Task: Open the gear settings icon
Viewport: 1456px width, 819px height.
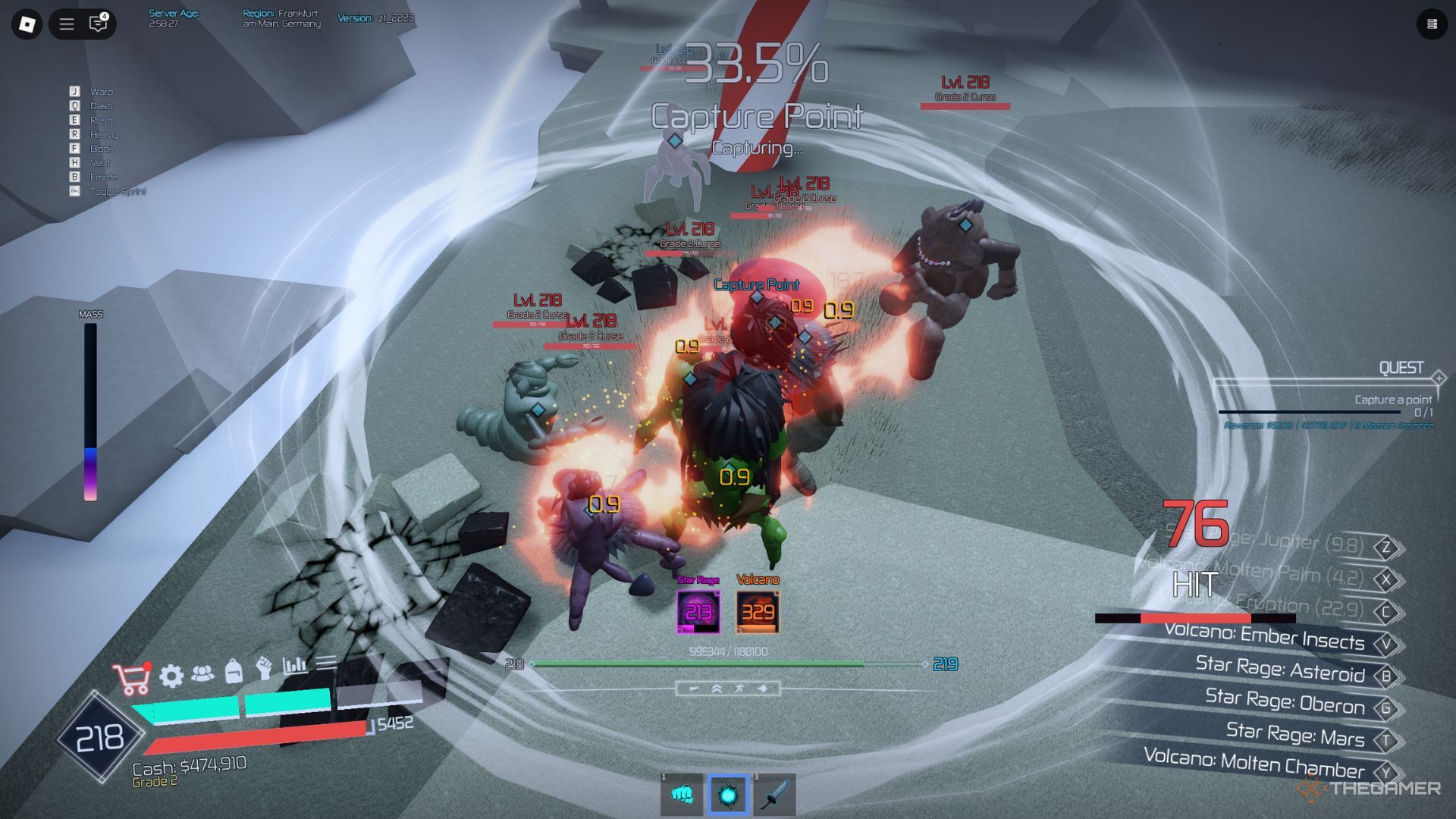Action: (171, 675)
